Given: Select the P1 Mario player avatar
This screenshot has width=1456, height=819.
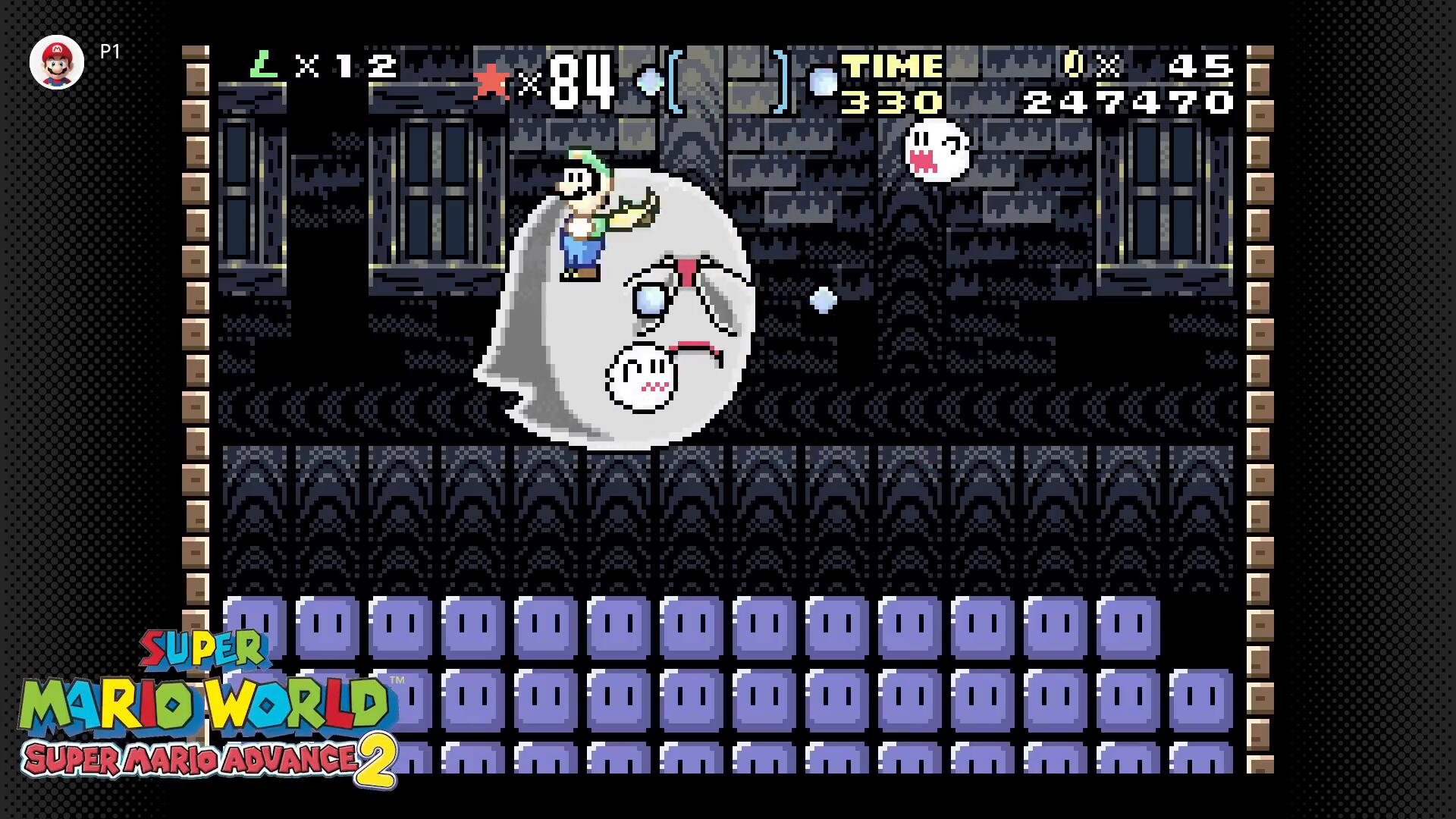Looking at the screenshot, I should click(x=57, y=62).
